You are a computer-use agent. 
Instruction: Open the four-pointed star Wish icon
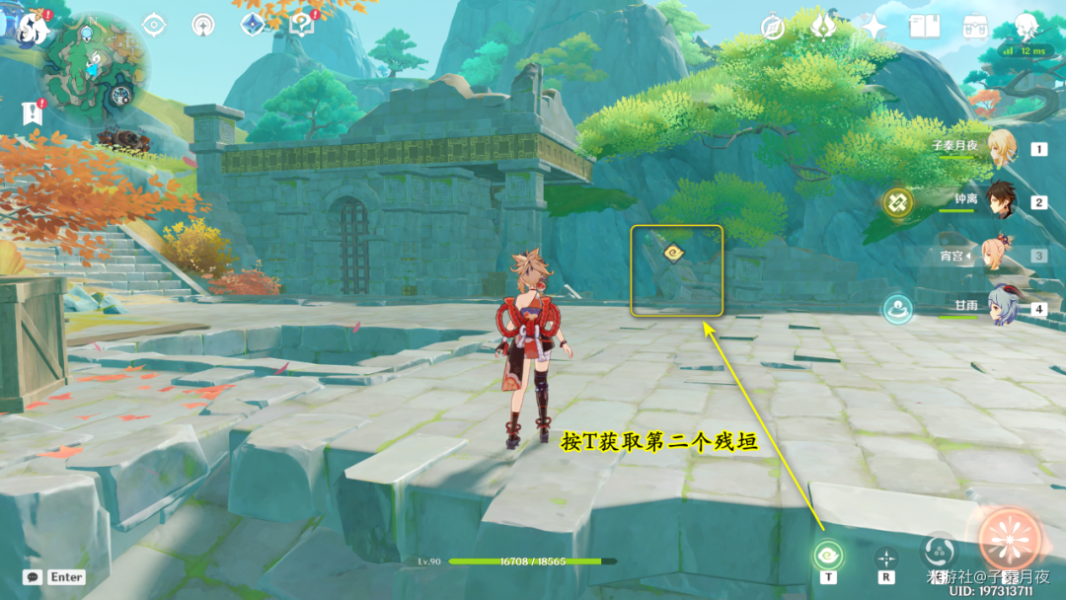tap(874, 27)
